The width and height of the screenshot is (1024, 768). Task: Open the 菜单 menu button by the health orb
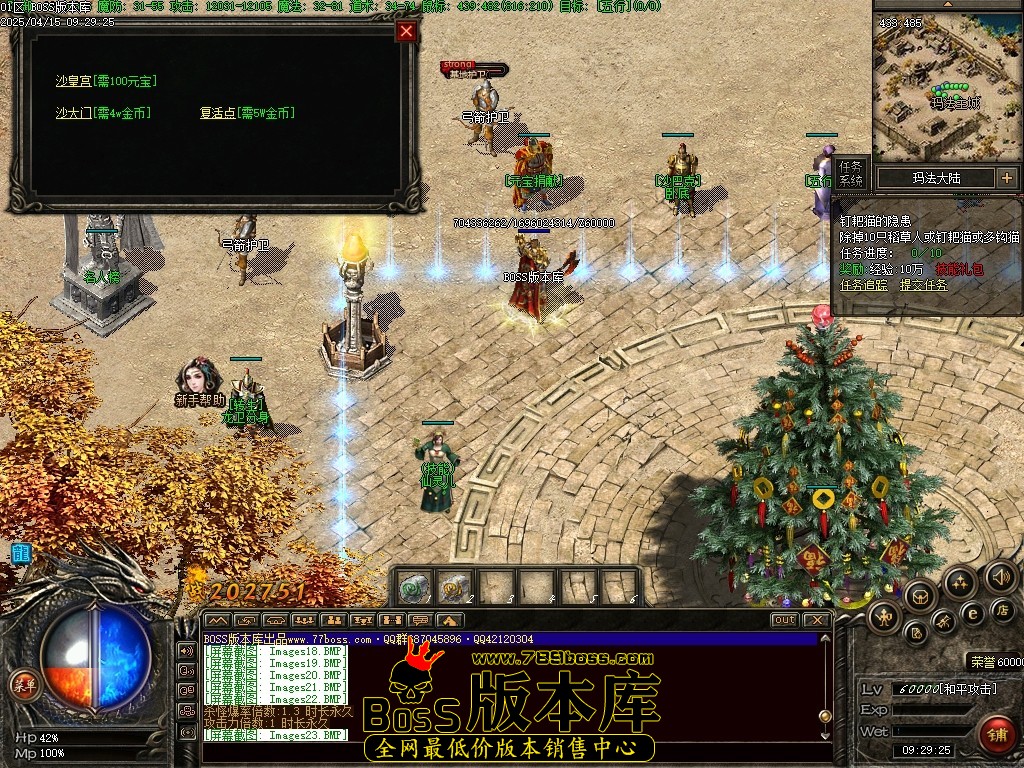pos(22,684)
